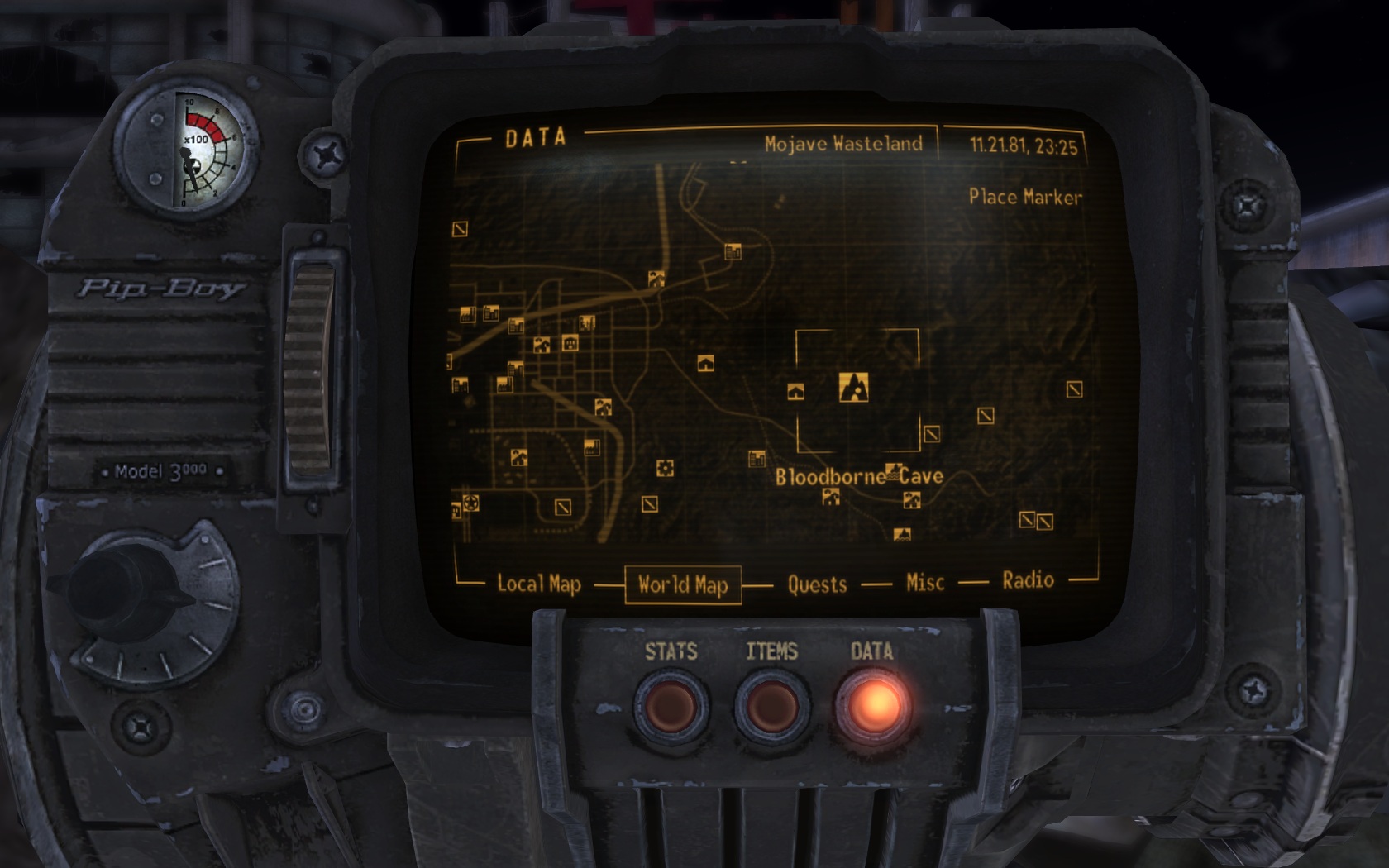Switch to the Local Map tab
The image size is (1389, 868).
pos(538,584)
